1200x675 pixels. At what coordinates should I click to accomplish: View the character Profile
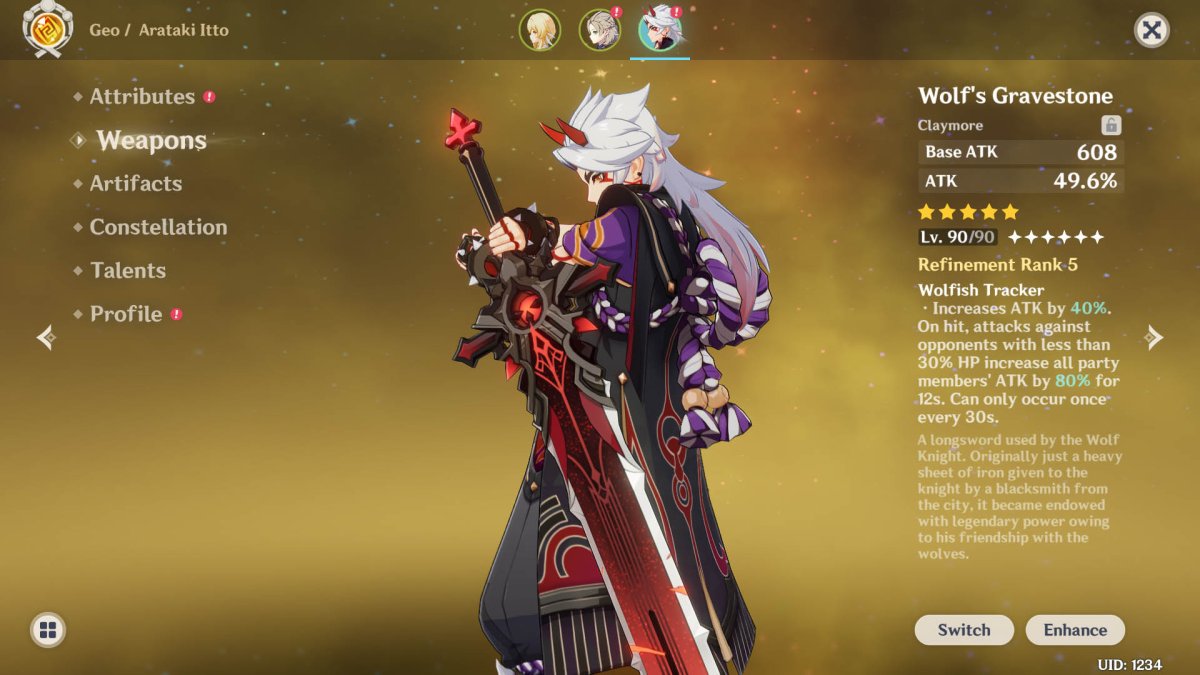(x=126, y=314)
